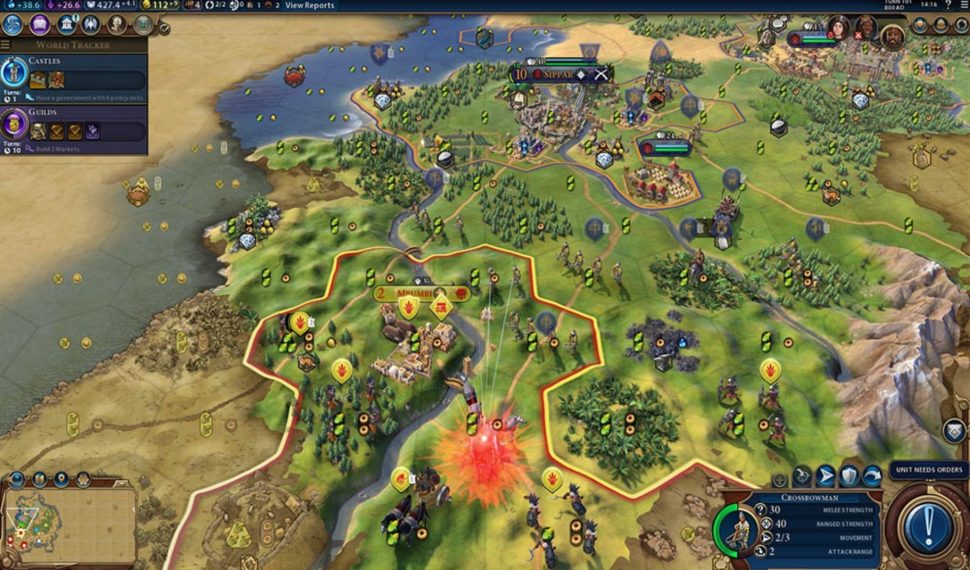Open the technology tree button
This screenshot has height=570, width=970.
point(14,24)
